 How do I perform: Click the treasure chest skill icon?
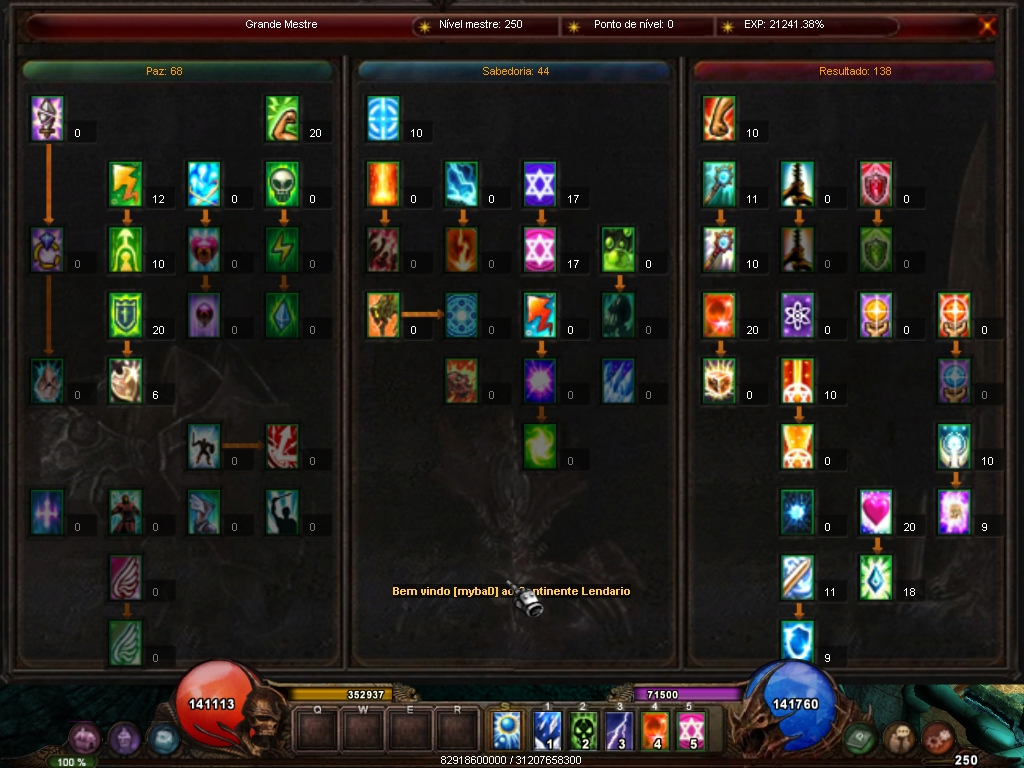(x=719, y=380)
